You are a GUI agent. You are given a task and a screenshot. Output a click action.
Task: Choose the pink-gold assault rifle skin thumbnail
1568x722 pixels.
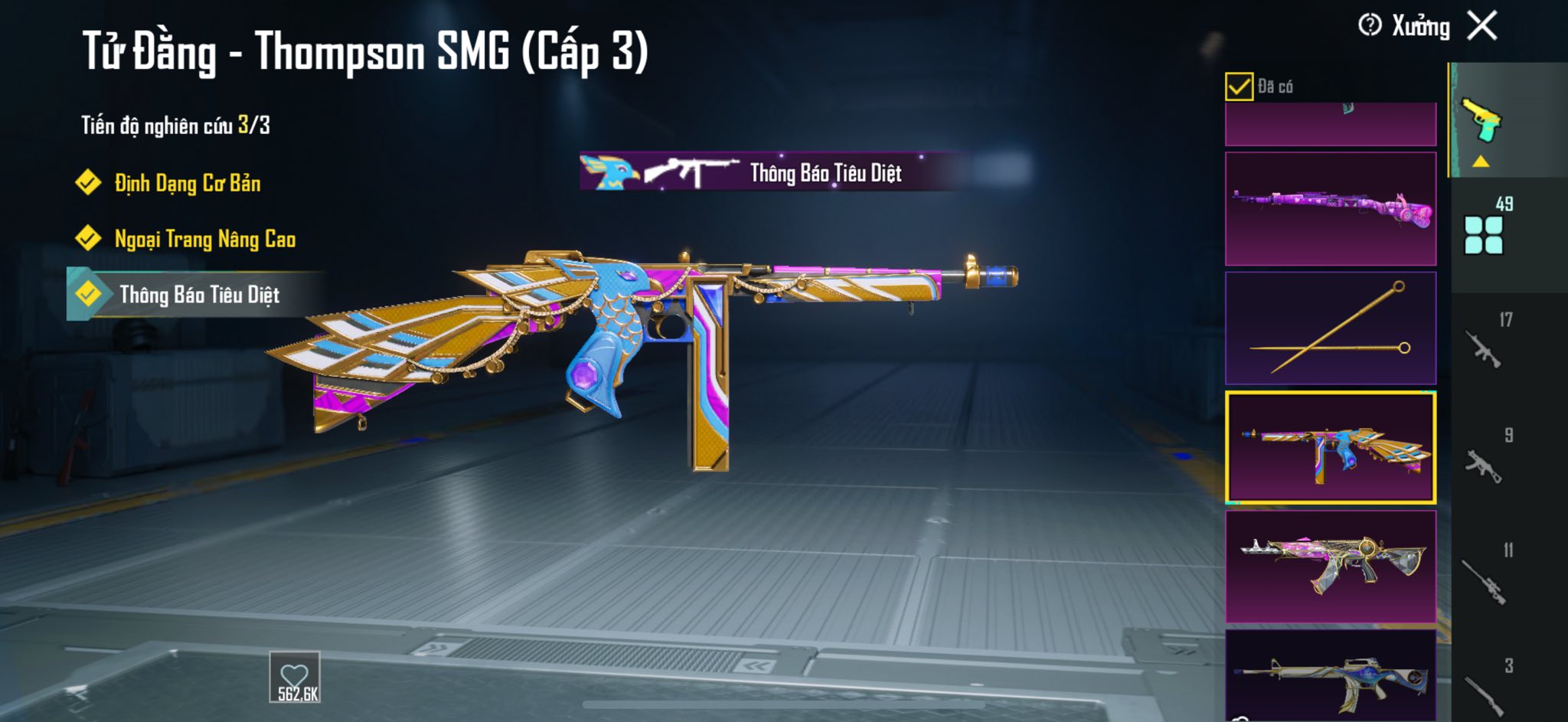(x=1330, y=567)
